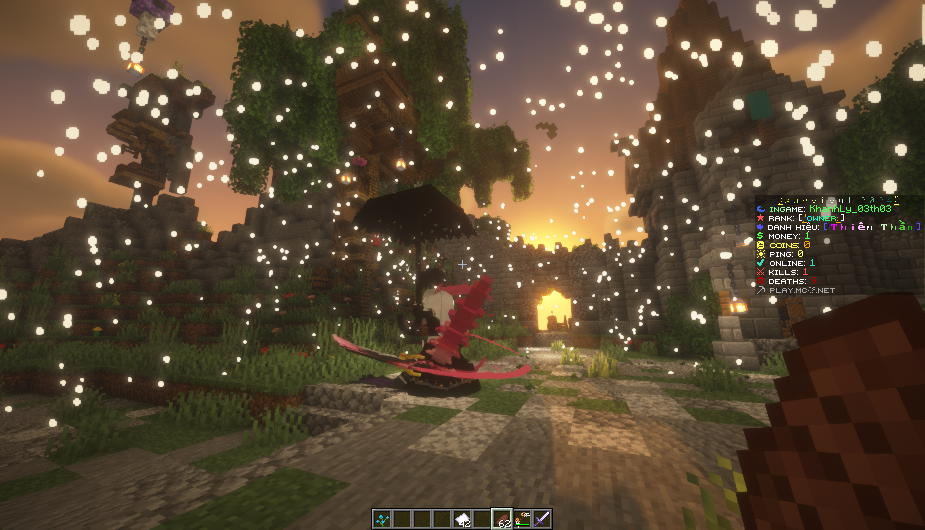The height and width of the screenshot is (530, 925).
Task: Select the paper stack of 42
Action: point(462,518)
